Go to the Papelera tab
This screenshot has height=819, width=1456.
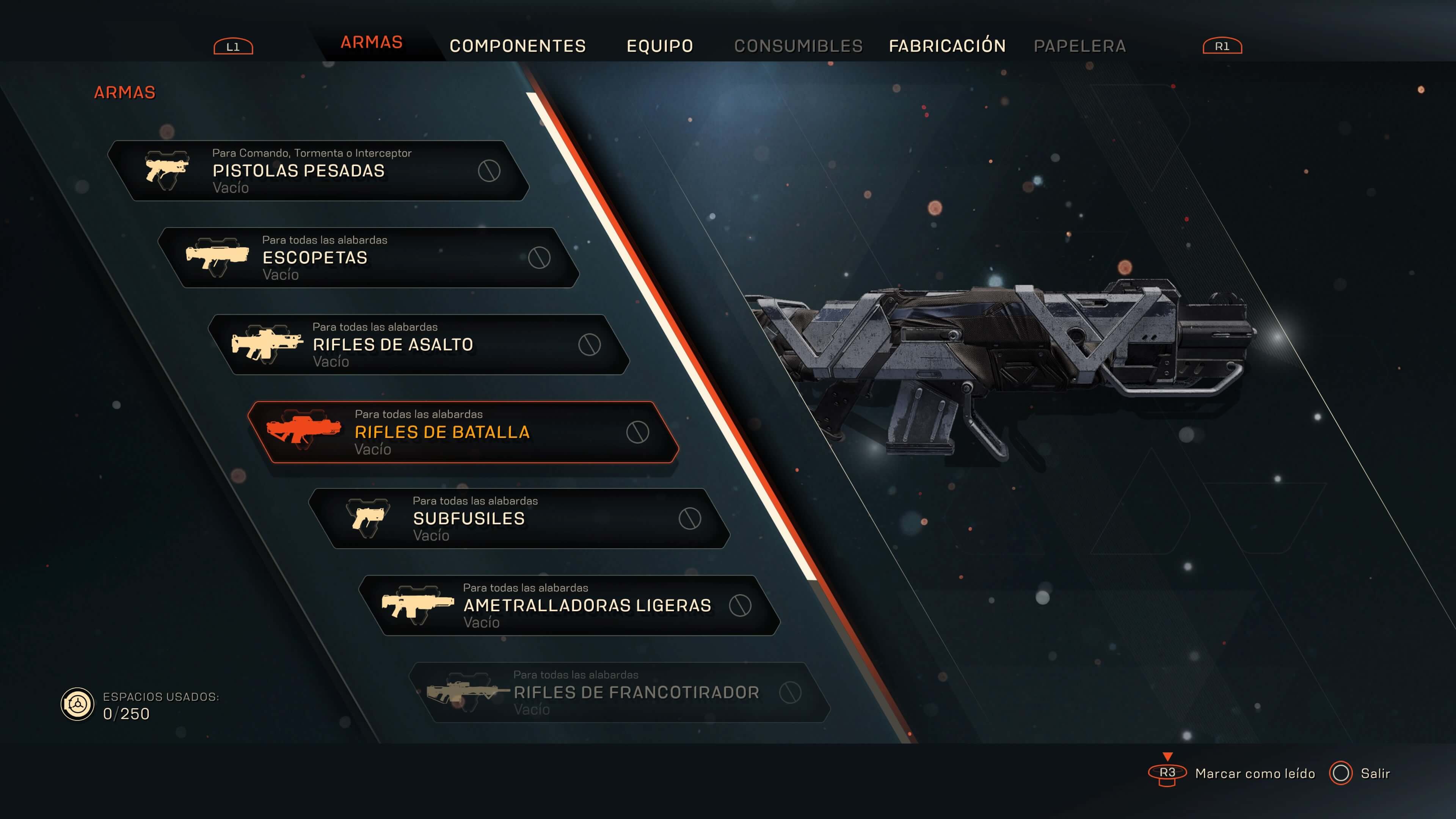coord(1079,46)
